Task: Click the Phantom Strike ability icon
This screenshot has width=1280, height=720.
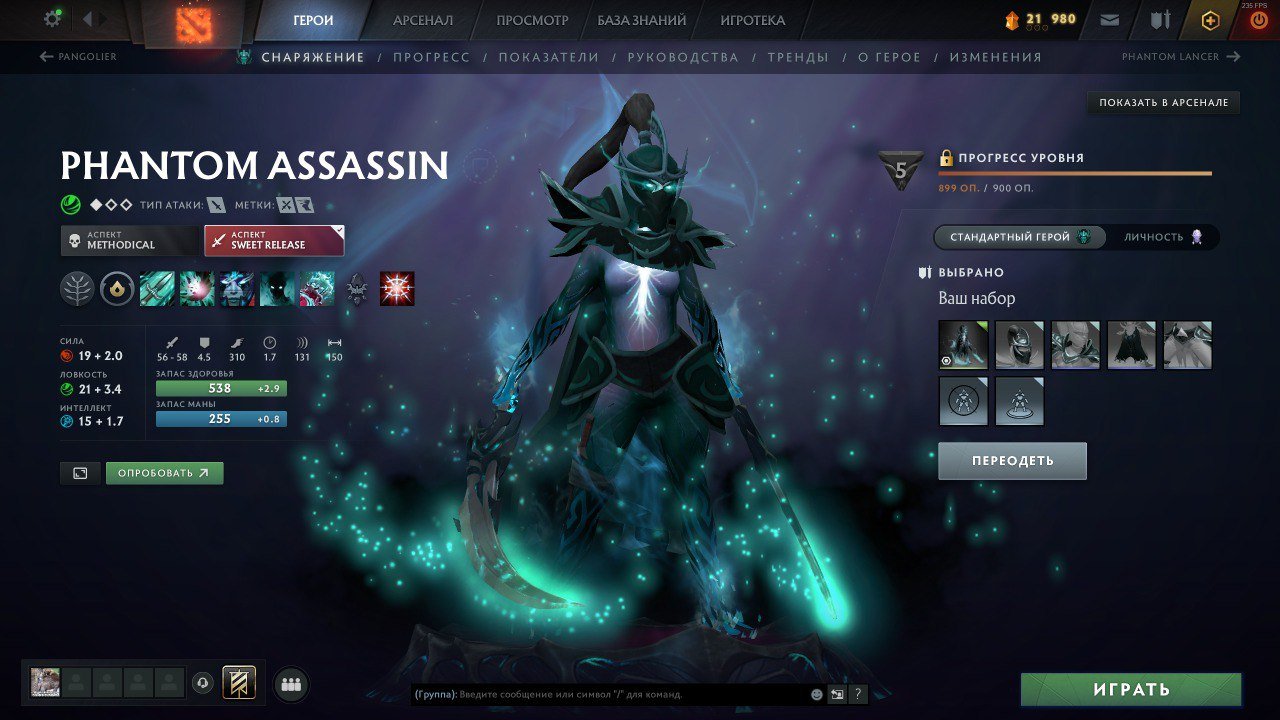Action: (x=198, y=290)
